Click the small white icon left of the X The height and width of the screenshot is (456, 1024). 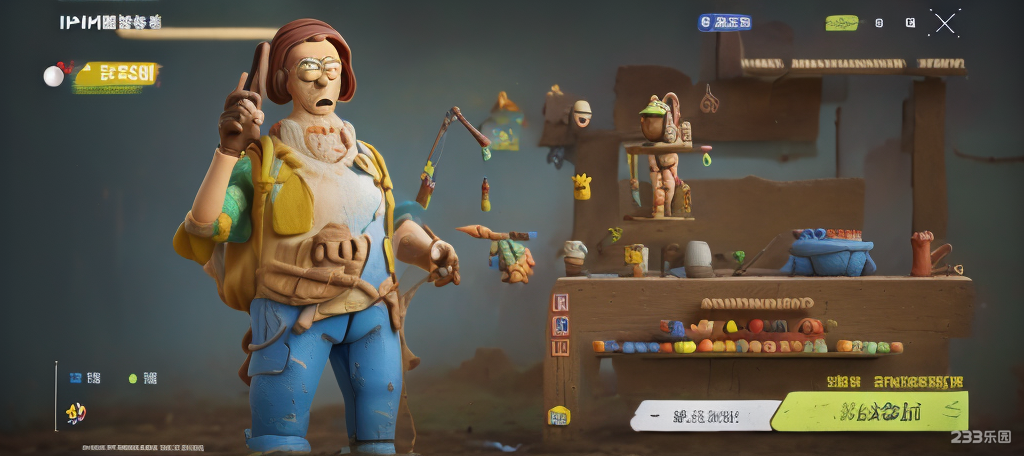pyautogui.click(x=910, y=22)
